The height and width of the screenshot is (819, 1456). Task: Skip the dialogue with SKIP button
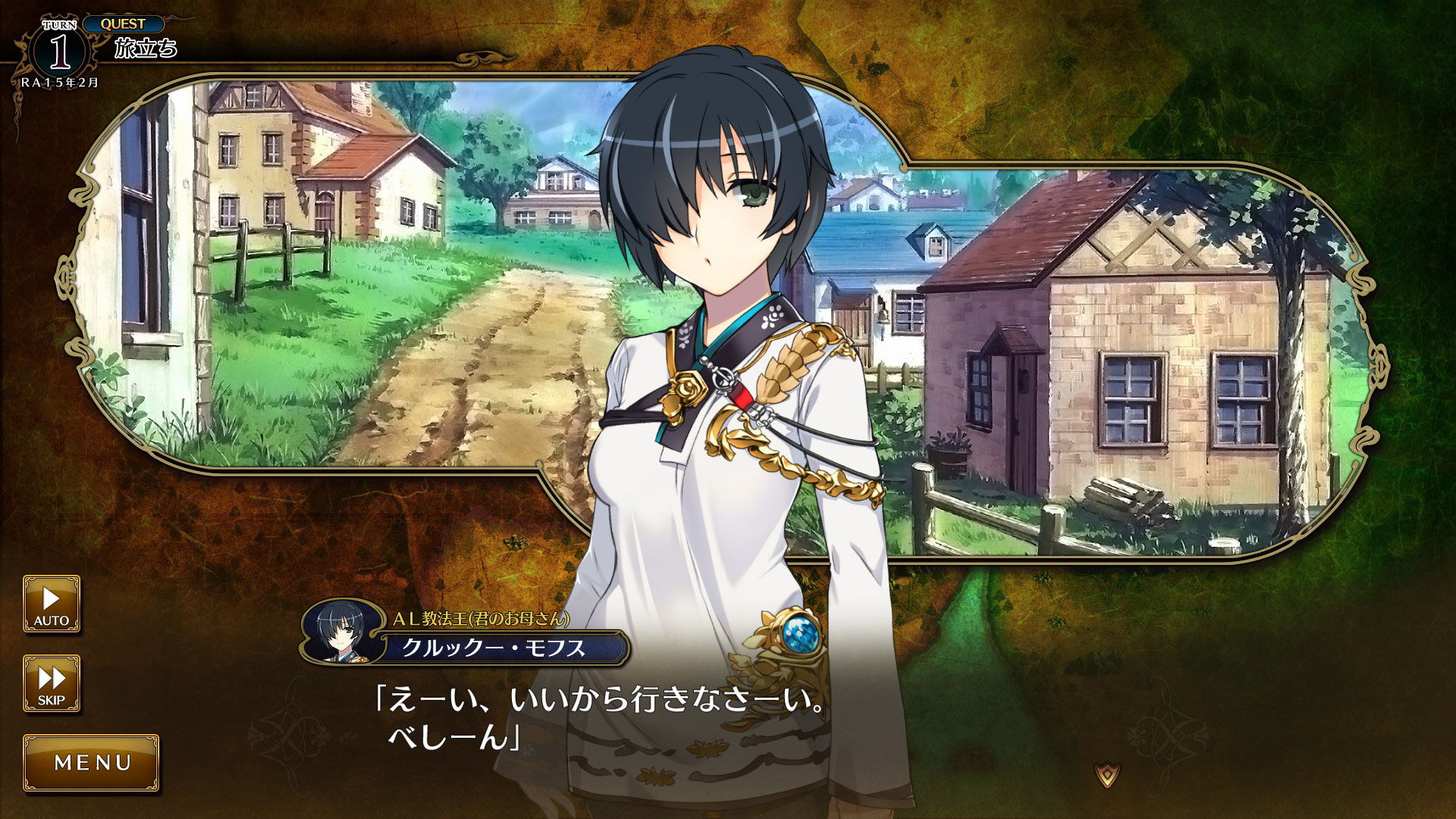(52, 684)
